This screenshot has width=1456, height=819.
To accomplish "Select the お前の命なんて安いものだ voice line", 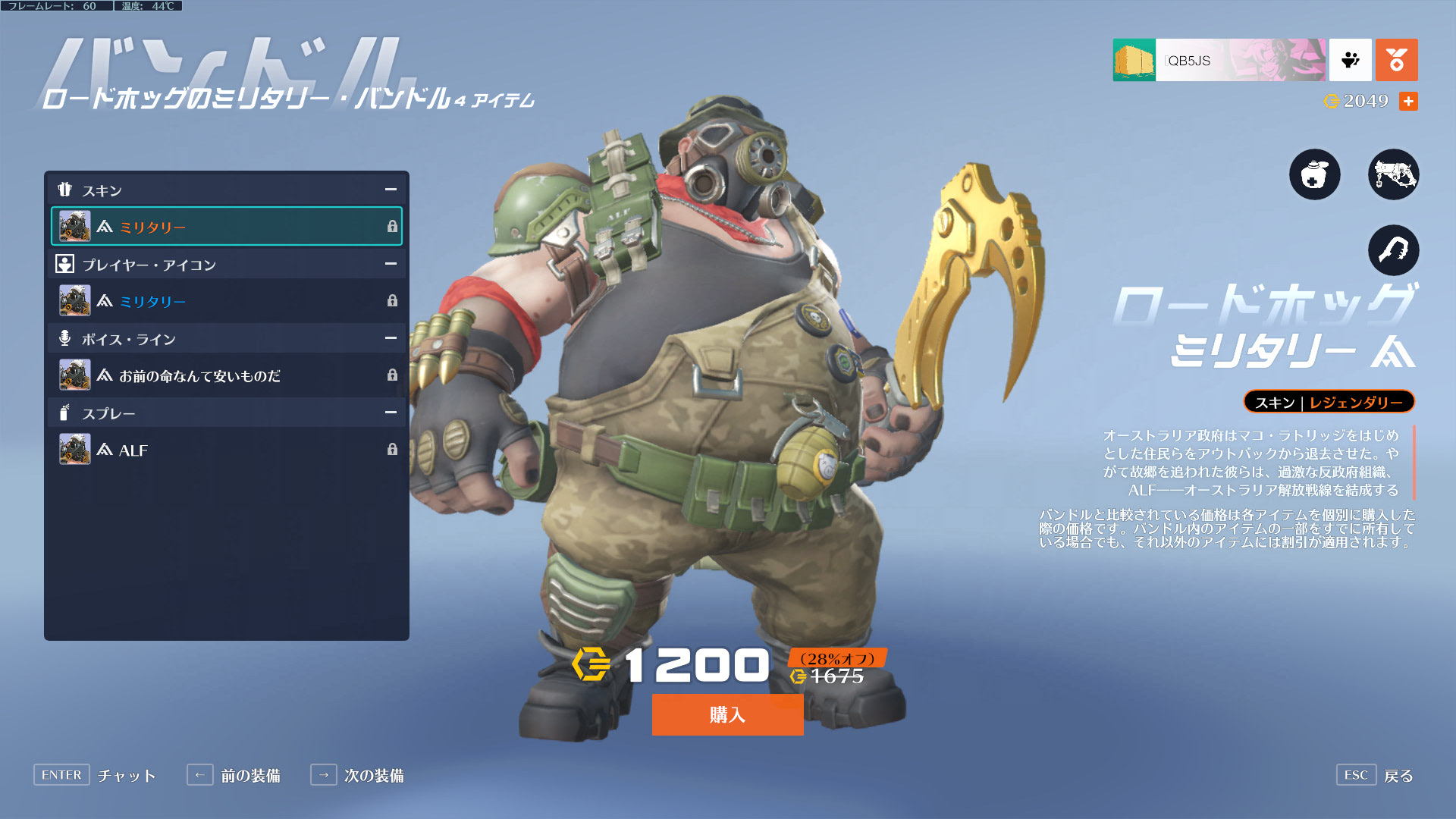I will (x=226, y=375).
